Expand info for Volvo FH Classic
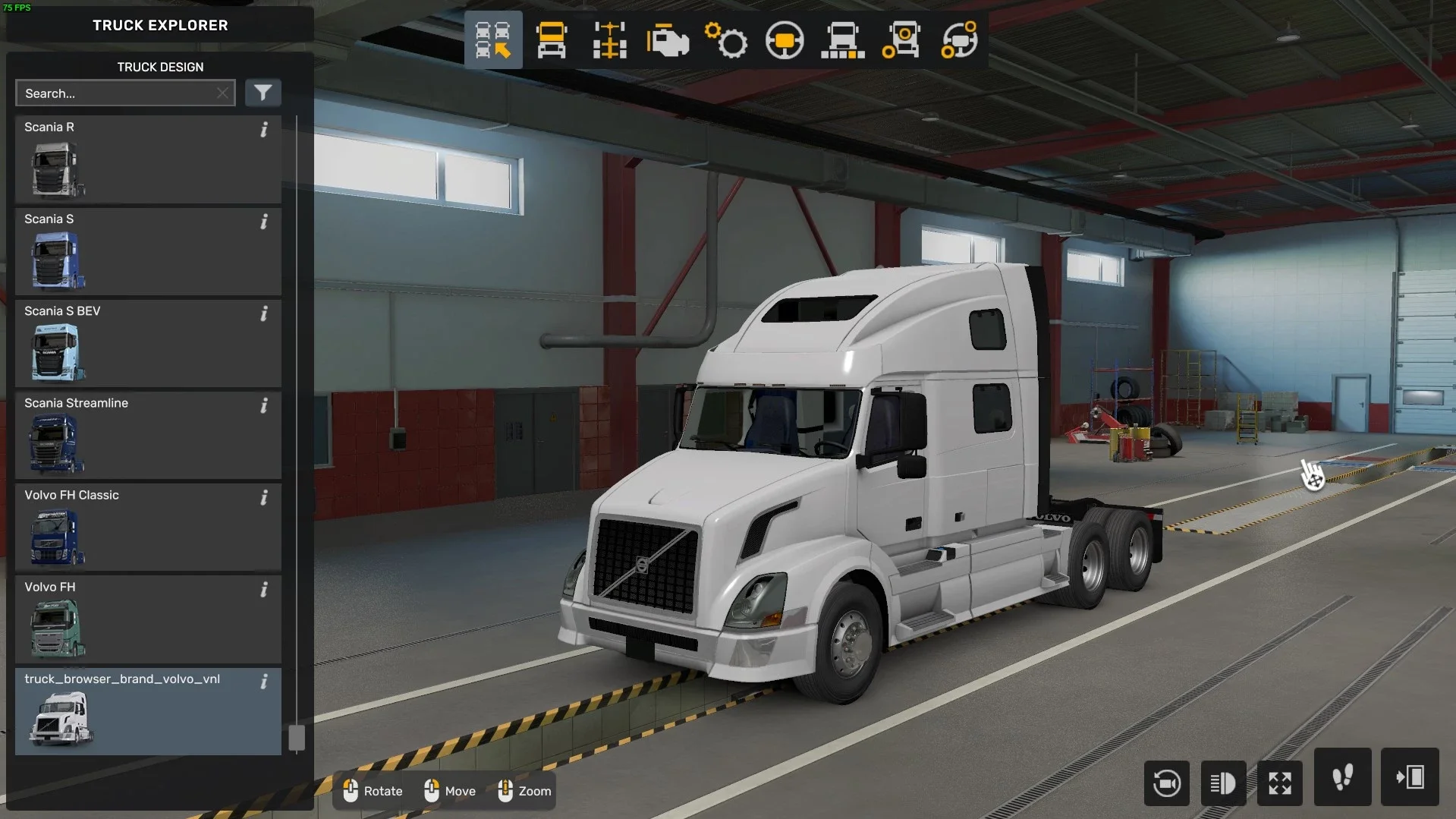 click(x=263, y=498)
